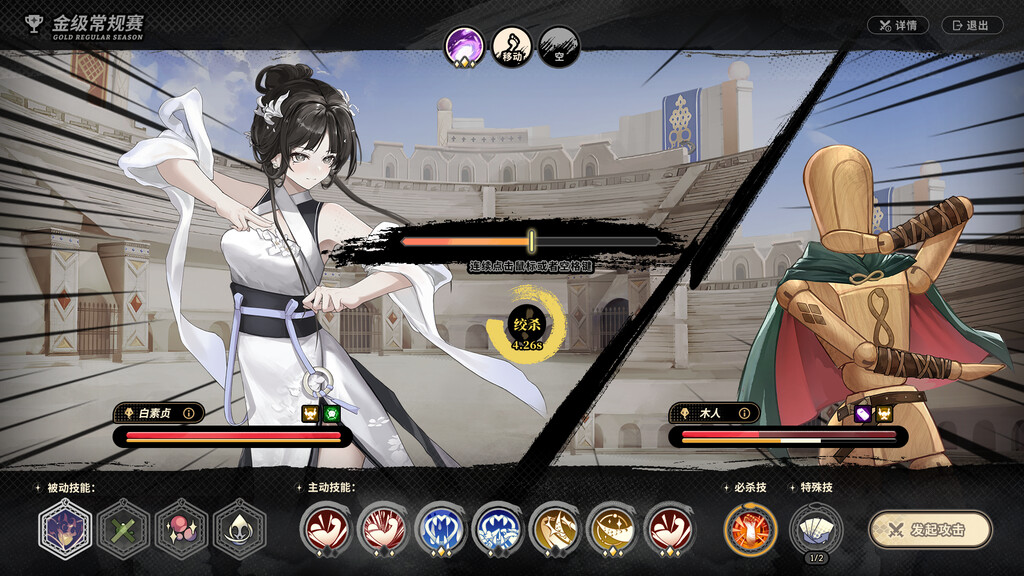Select the purple demon passive skill
Image resolution: width=1024 pixels, height=576 pixels.
(65, 529)
